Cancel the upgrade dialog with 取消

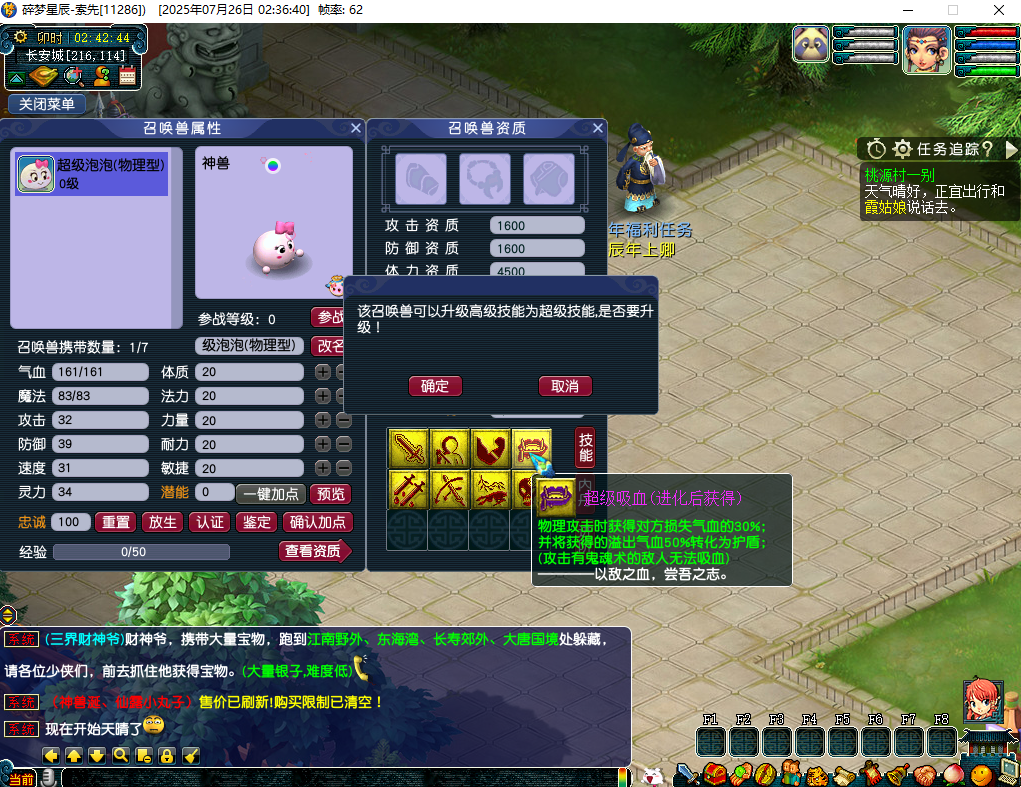click(x=565, y=386)
